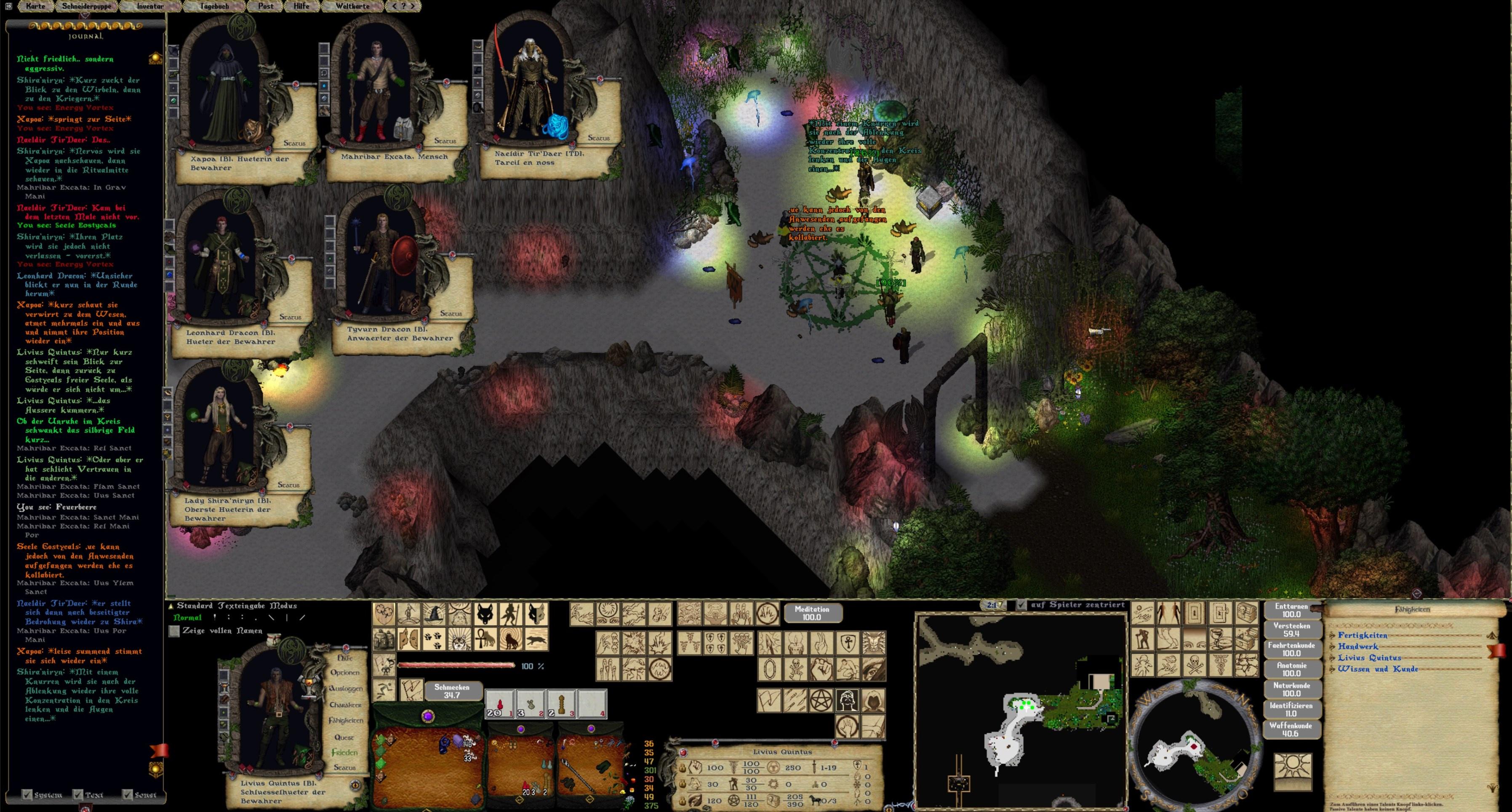The image size is (1512, 812).
Task: Use the Meditation skill button
Action: coord(812,613)
